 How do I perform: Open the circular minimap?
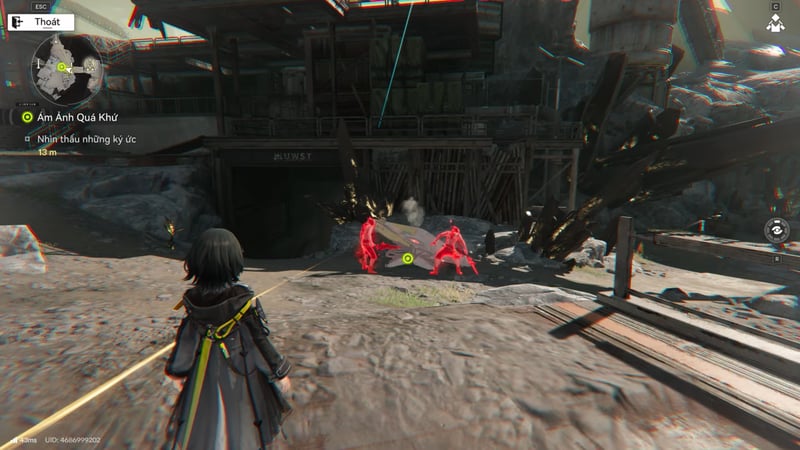(x=67, y=69)
